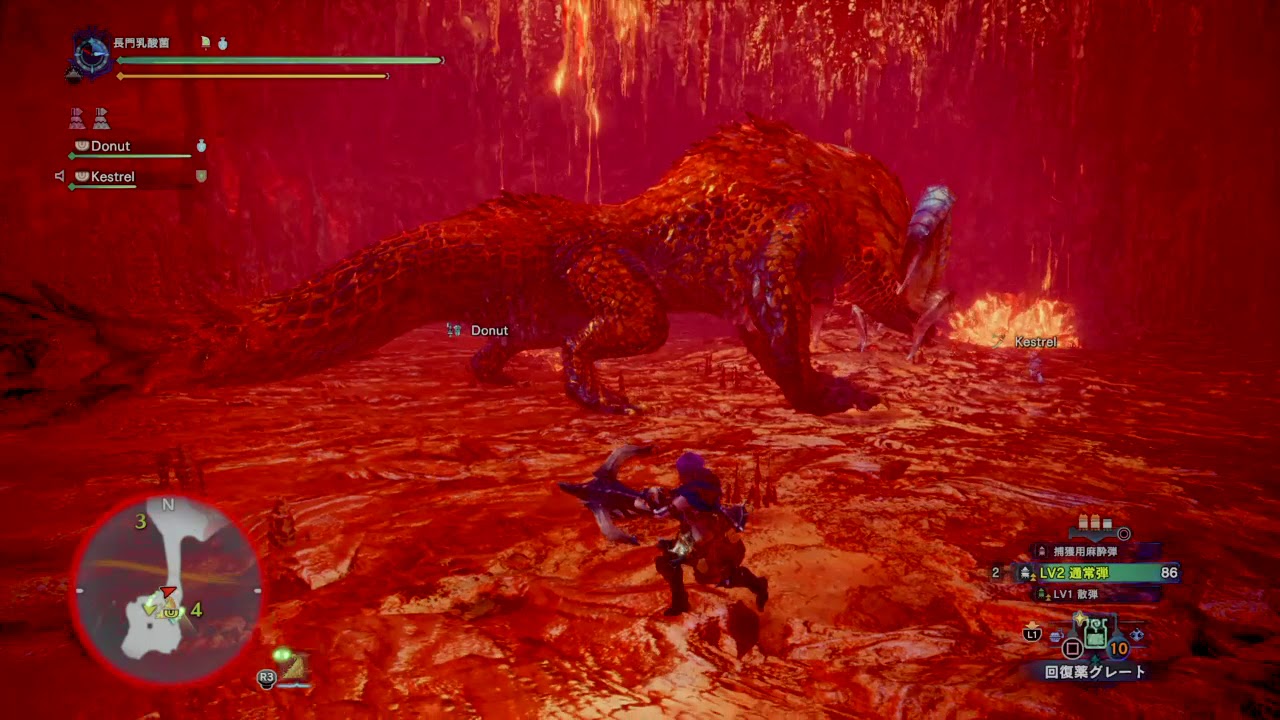Click the ammo magazine gauge above the ammo list
This screenshot has height=720, width=1280.
[x=1100, y=527]
